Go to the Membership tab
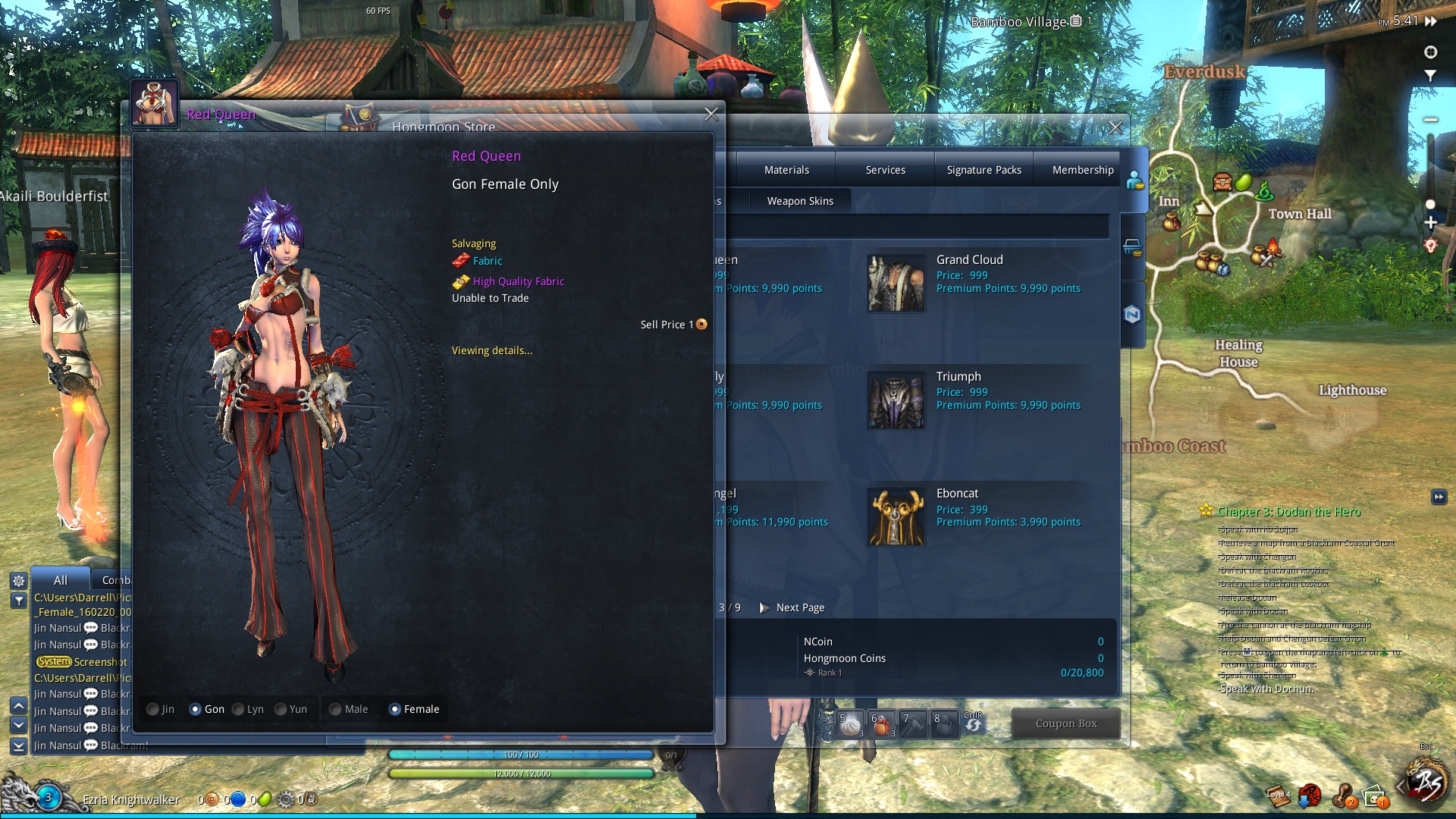1456x819 pixels. (x=1082, y=170)
